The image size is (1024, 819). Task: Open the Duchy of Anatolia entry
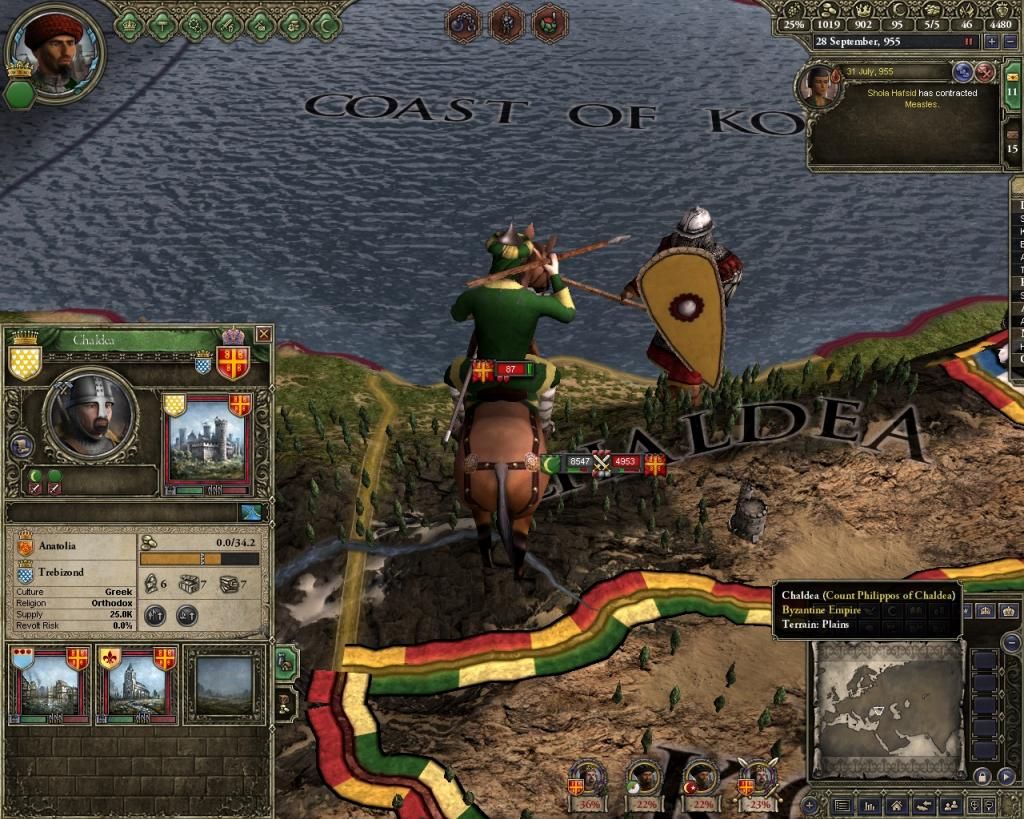point(60,547)
